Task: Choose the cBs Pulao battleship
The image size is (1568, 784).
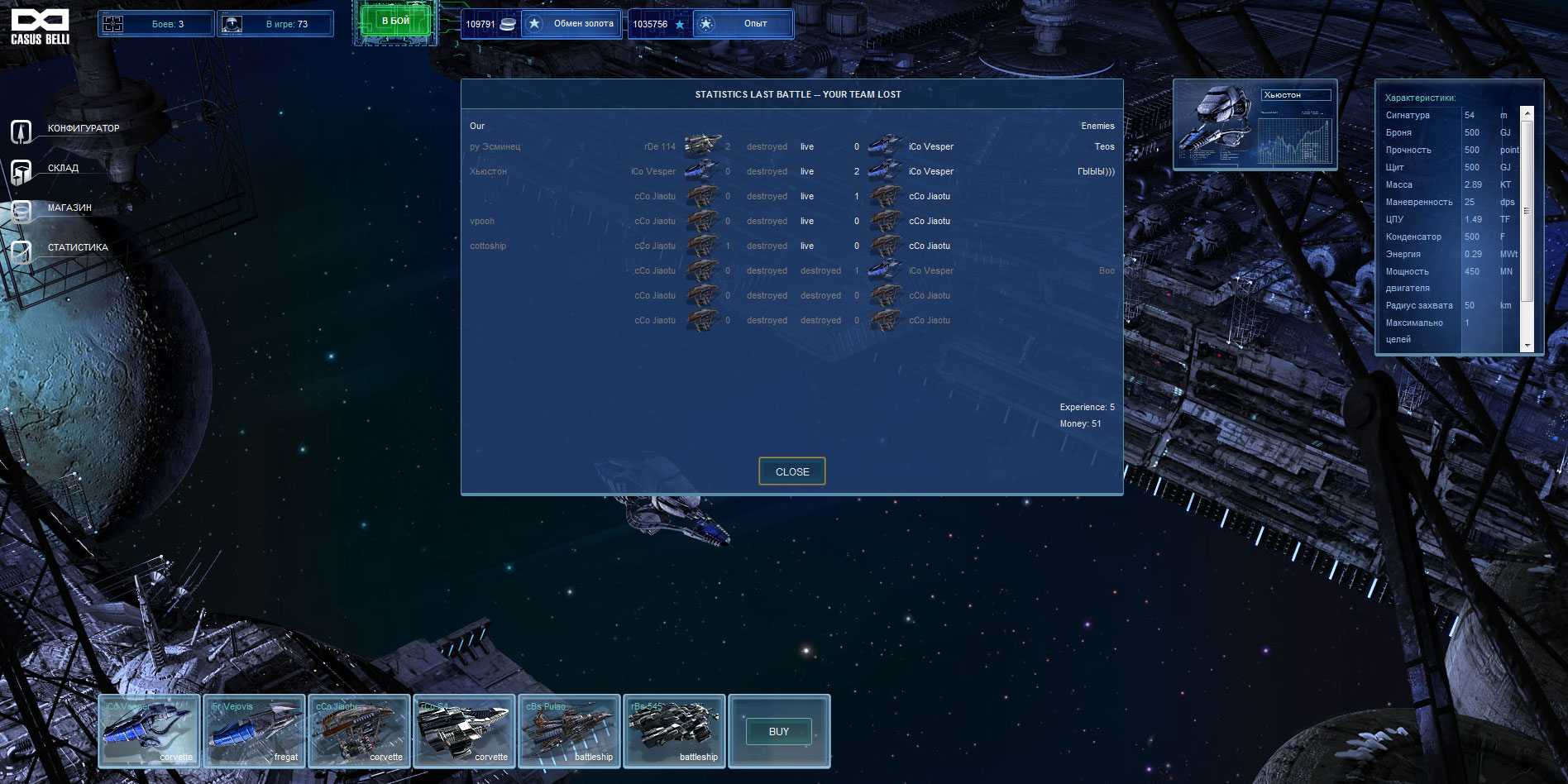Action: (x=569, y=731)
